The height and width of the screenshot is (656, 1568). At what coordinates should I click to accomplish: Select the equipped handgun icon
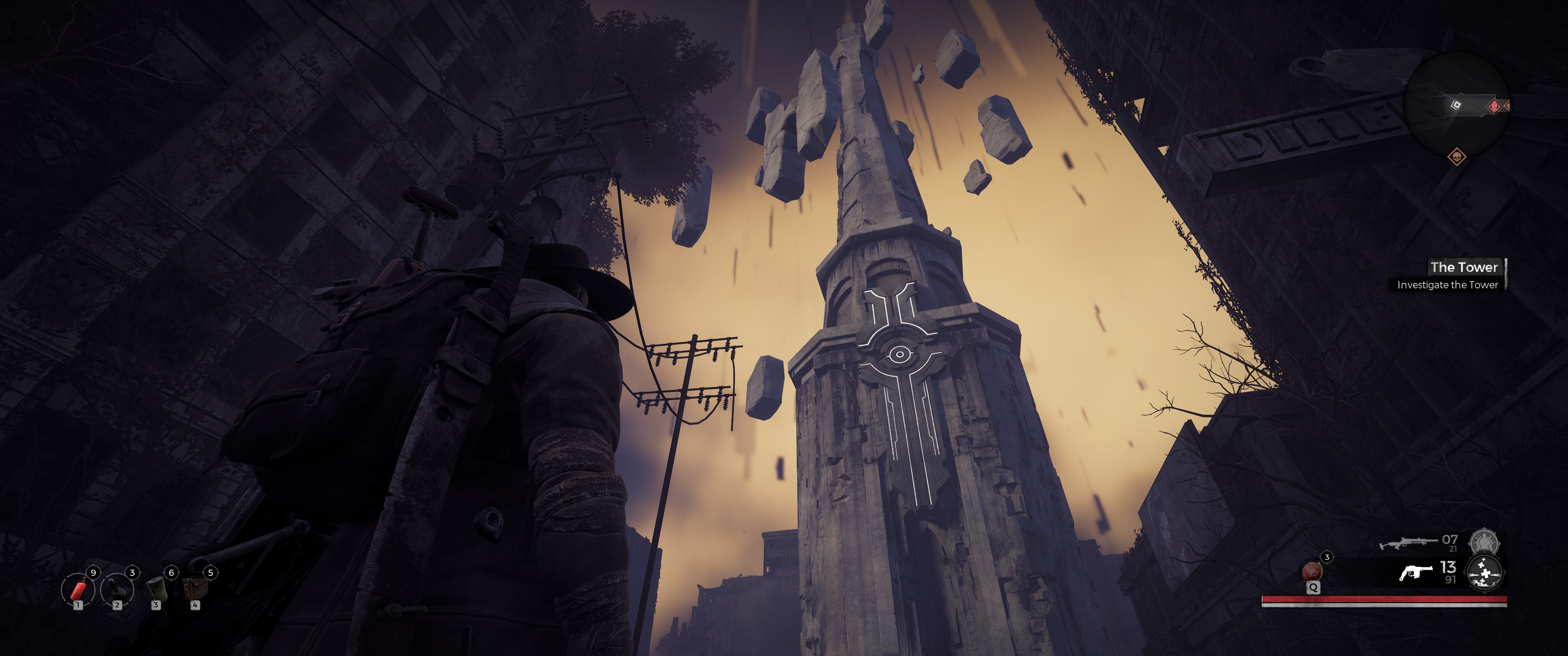pos(1416,573)
